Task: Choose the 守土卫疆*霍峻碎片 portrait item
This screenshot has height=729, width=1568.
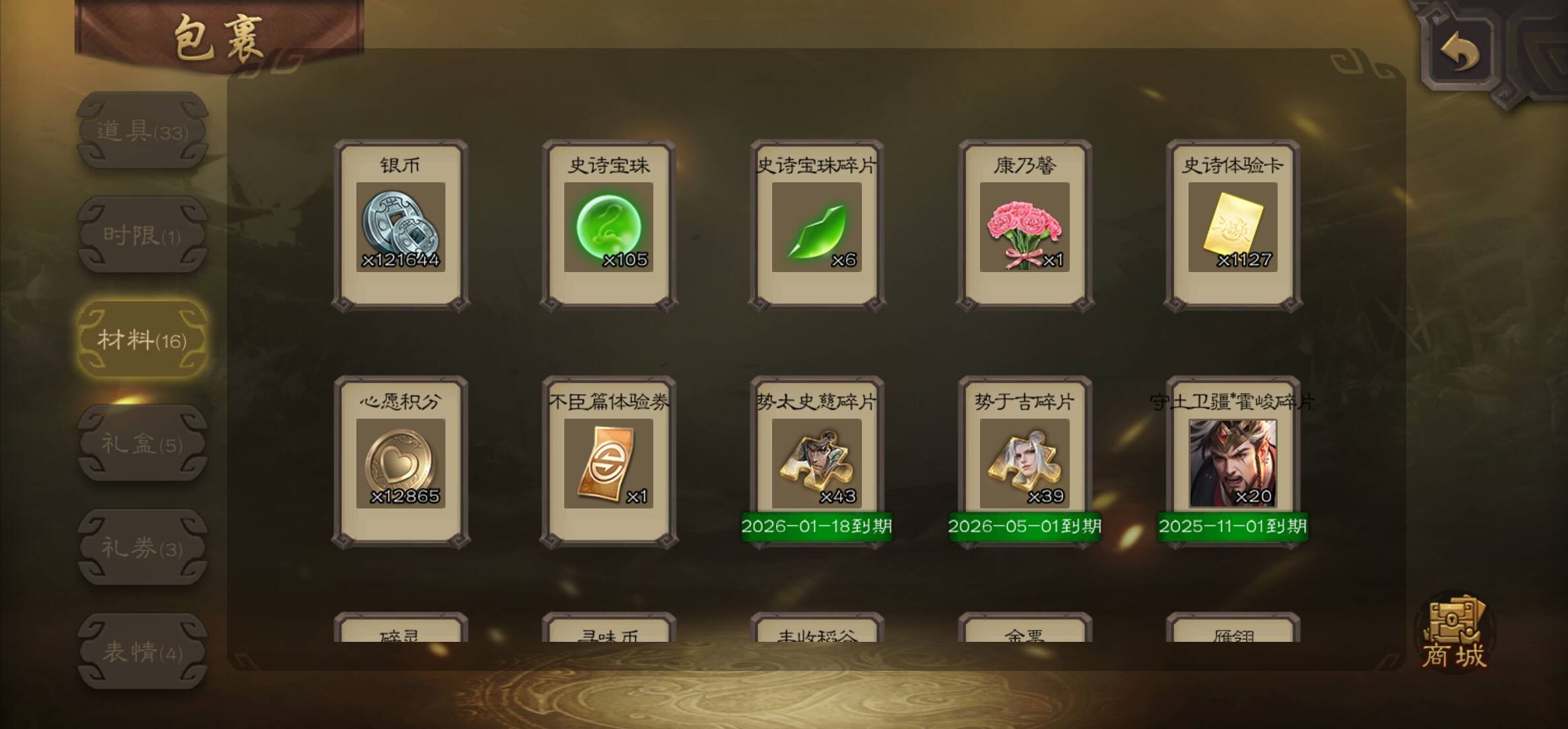Action: click(1232, 462)
